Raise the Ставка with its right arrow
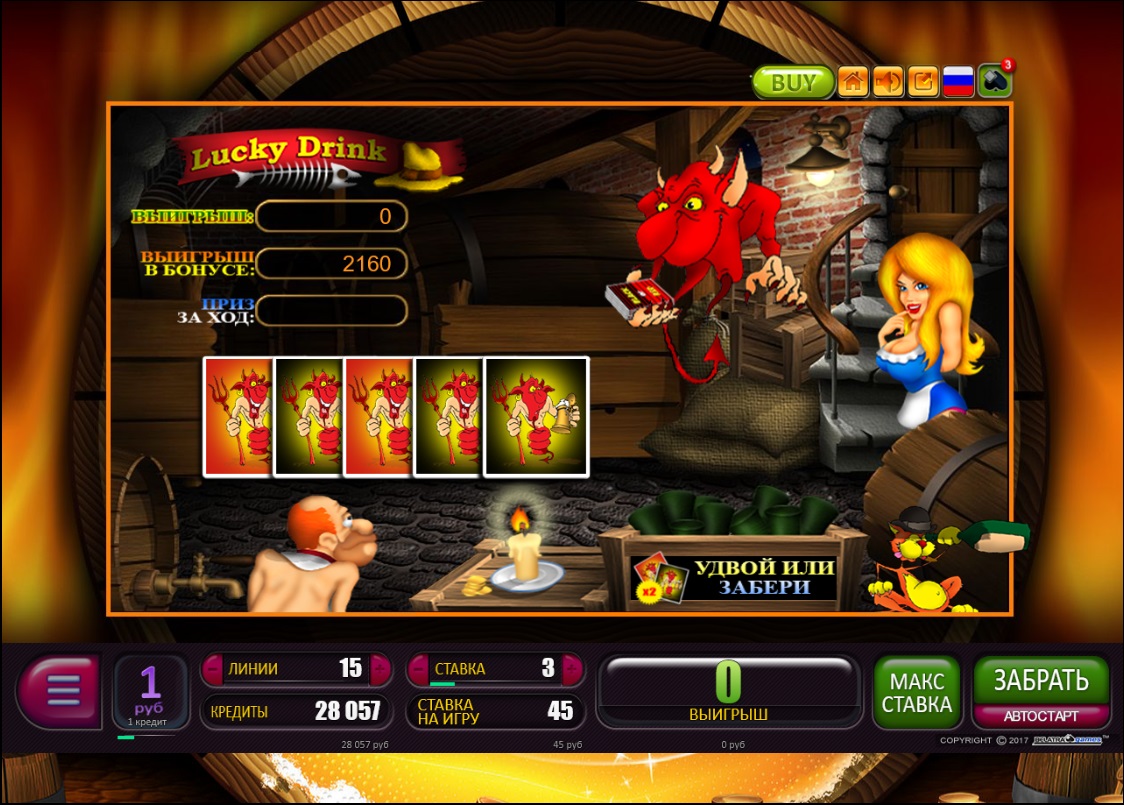Screen dimensions: 1124x805 click(x=573, y=669)
